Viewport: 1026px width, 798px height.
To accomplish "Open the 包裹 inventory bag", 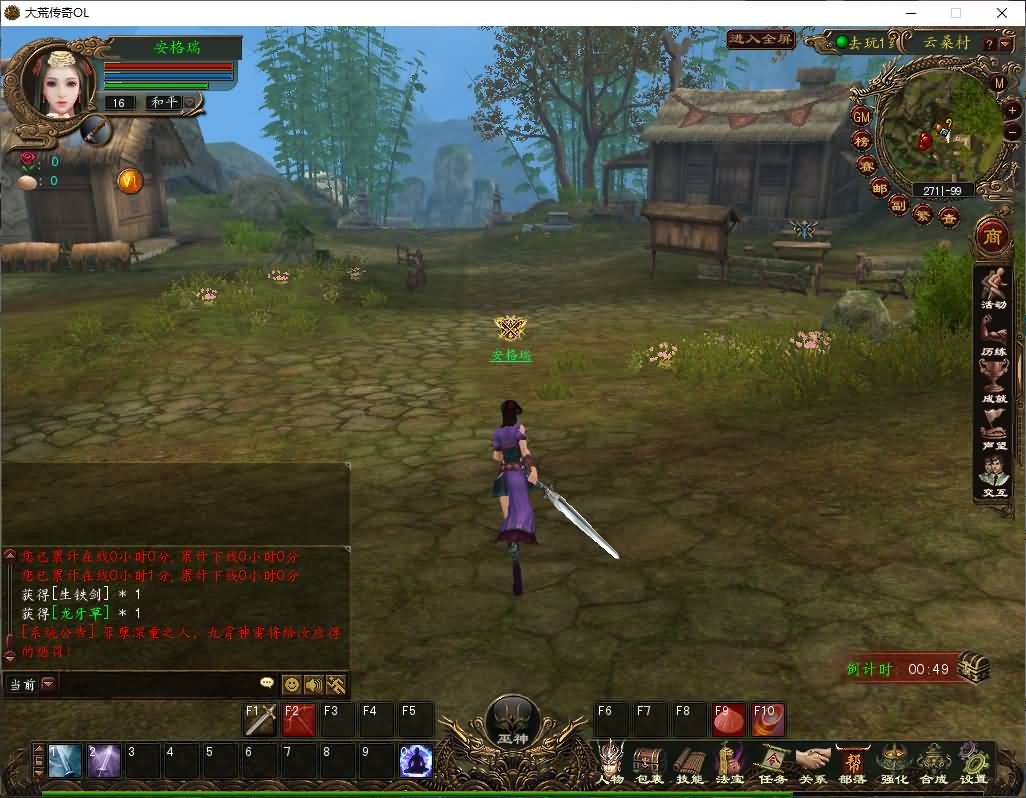I will click(x=649, y=762).
